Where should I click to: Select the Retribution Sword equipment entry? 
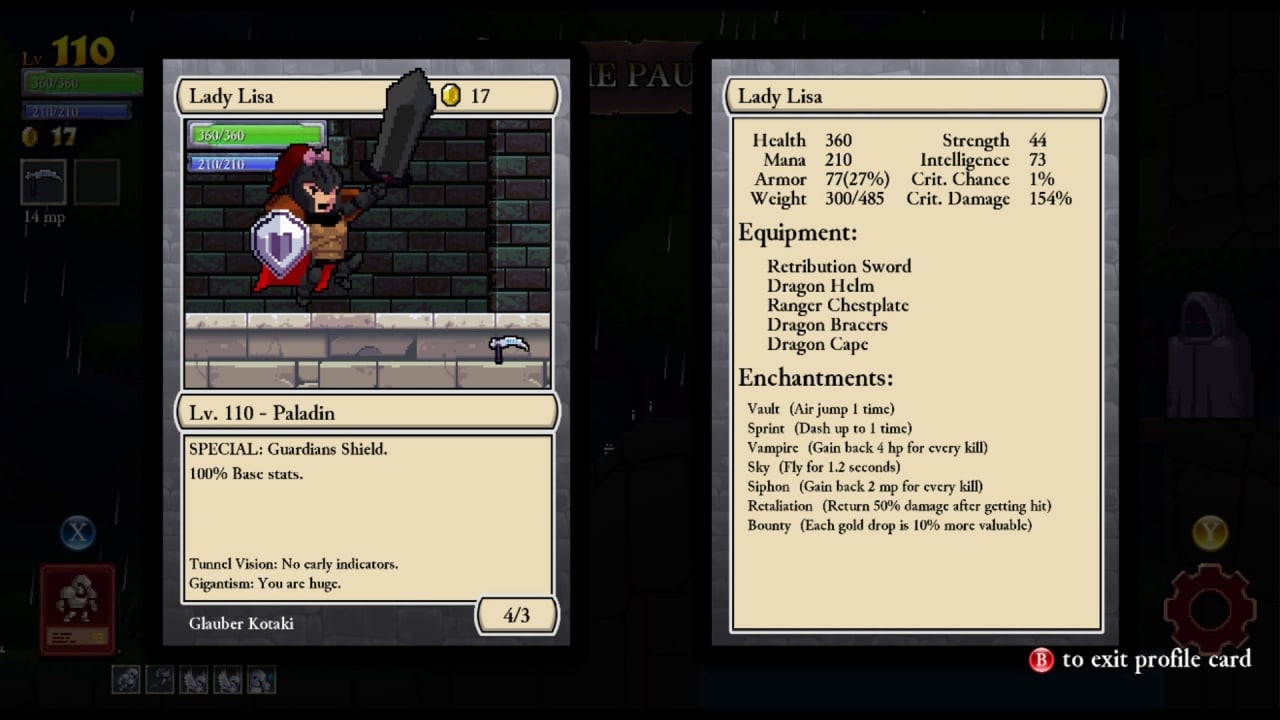point(839,266)
